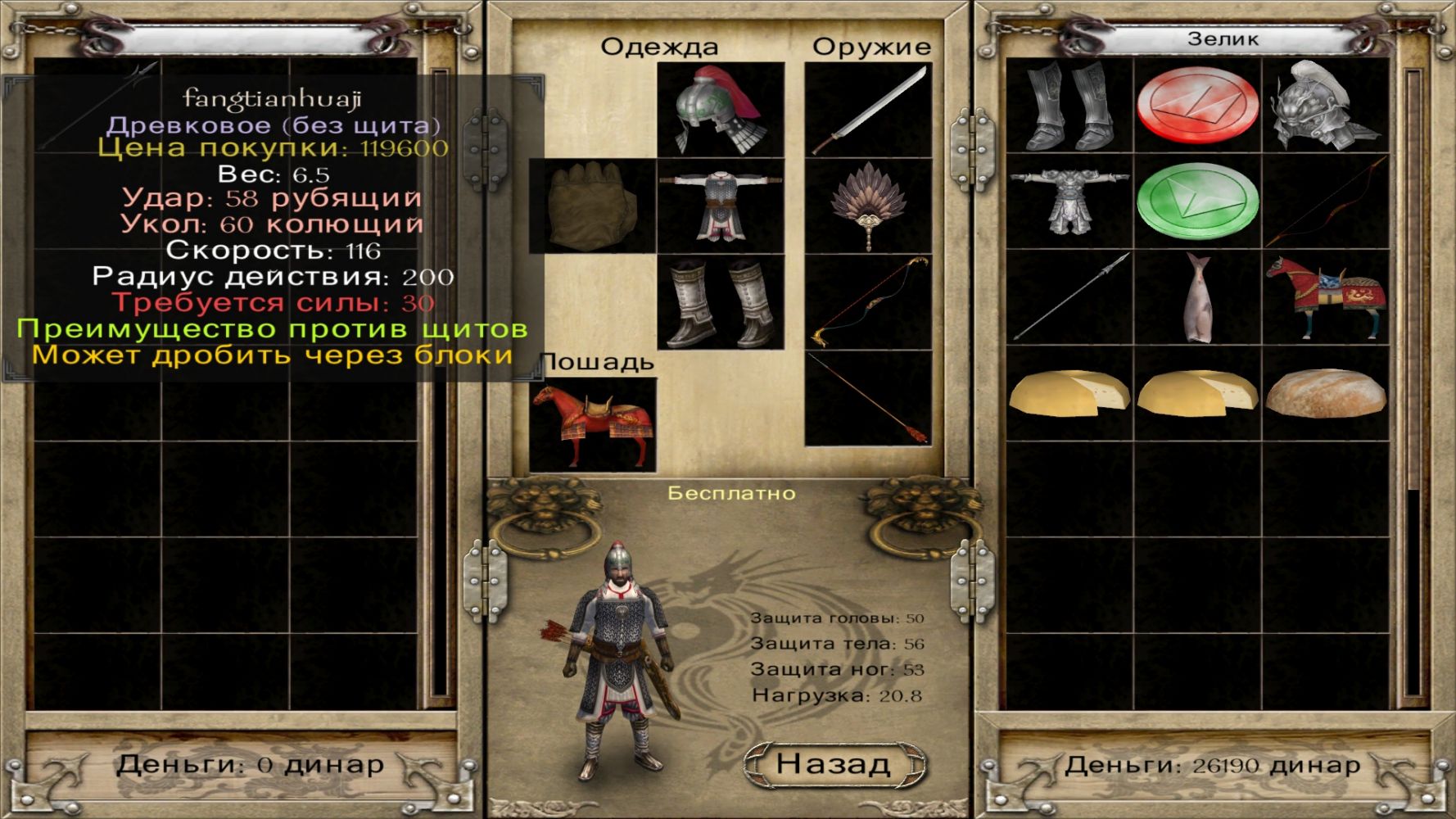Select the equipped arrows slot
Screen dimensions: 1456x819
pyautogui.click(x=868, y=398)
